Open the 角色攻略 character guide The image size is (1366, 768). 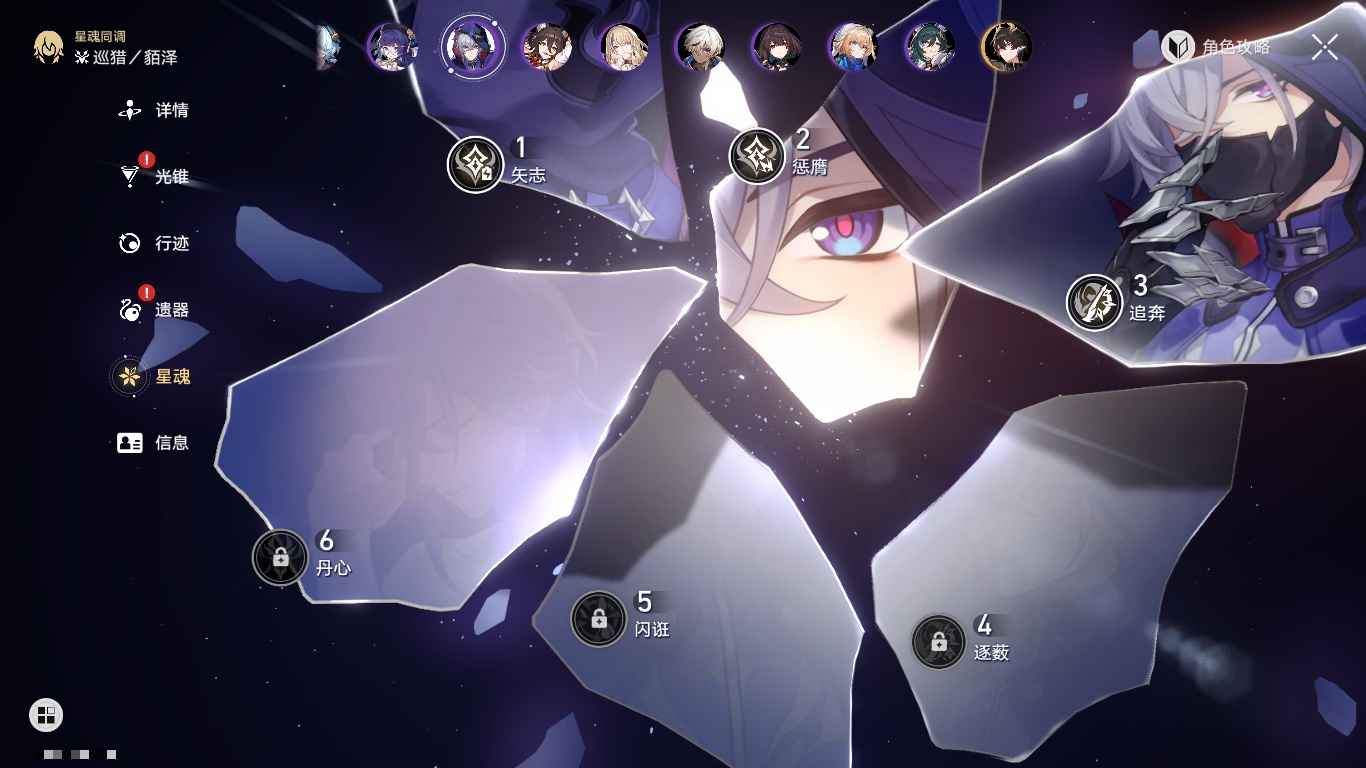click(x=1216, y=47)
